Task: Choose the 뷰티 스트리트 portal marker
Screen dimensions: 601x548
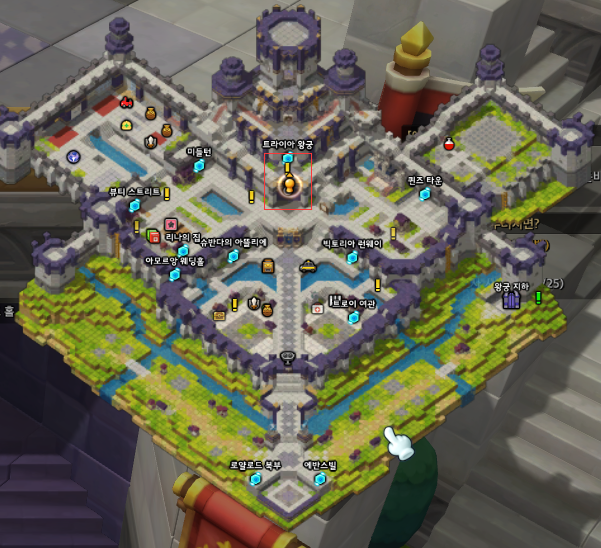Action: click(x=135, y=205)
